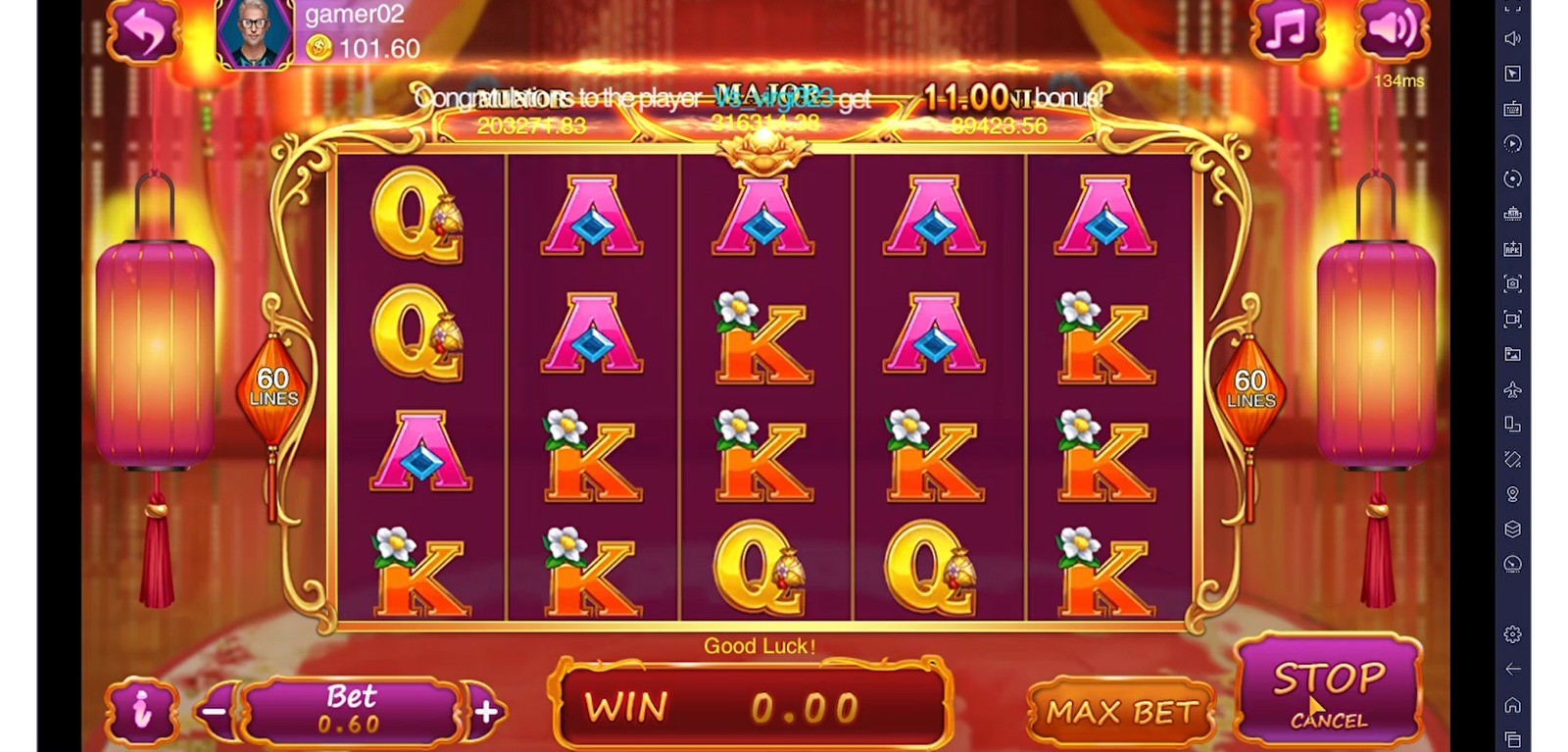
Task: Toggle the background music
Action: pyautogui.click(x=1286, y=30)
